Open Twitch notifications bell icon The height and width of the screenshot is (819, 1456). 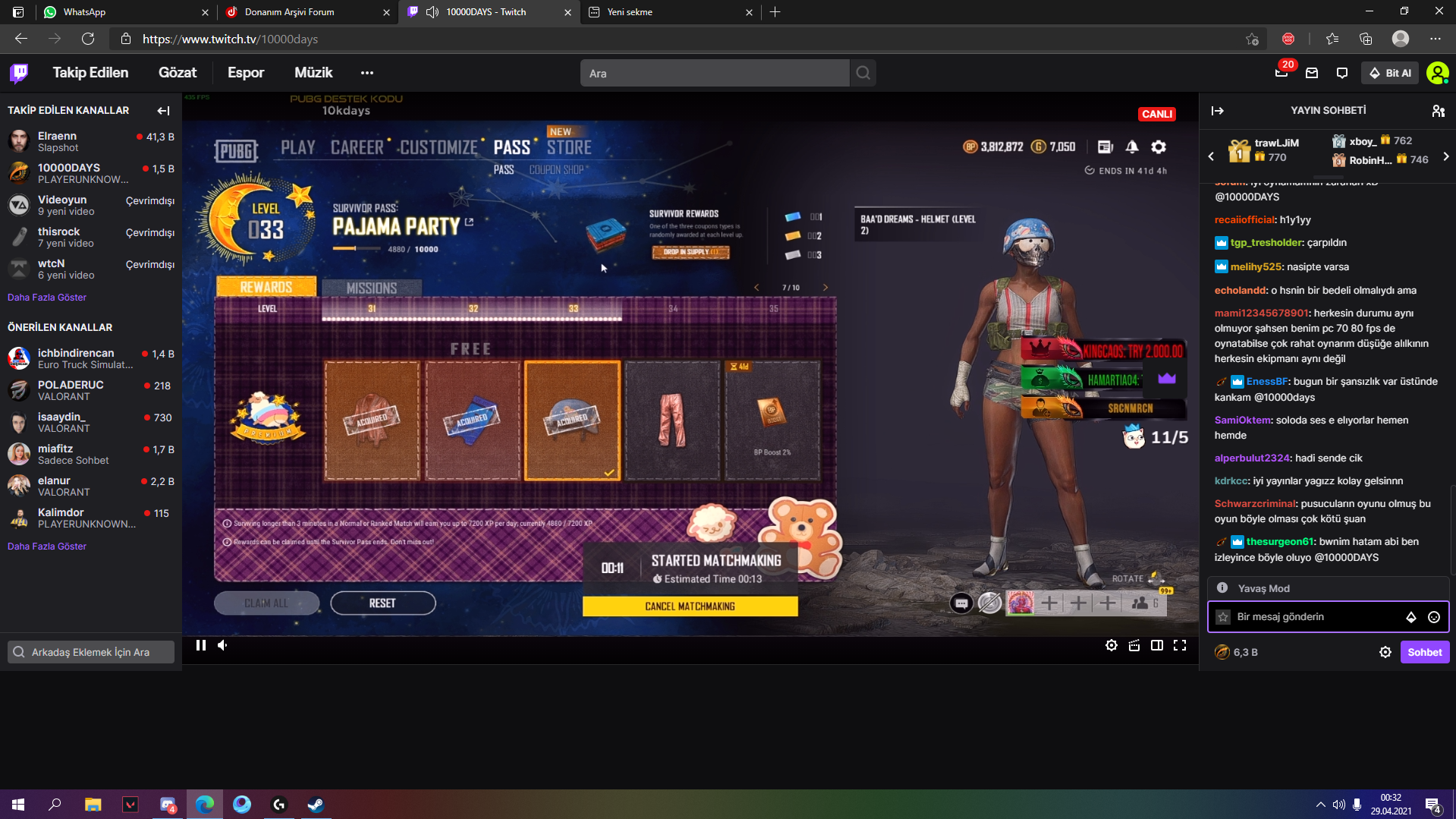[x=1281, y=72]
